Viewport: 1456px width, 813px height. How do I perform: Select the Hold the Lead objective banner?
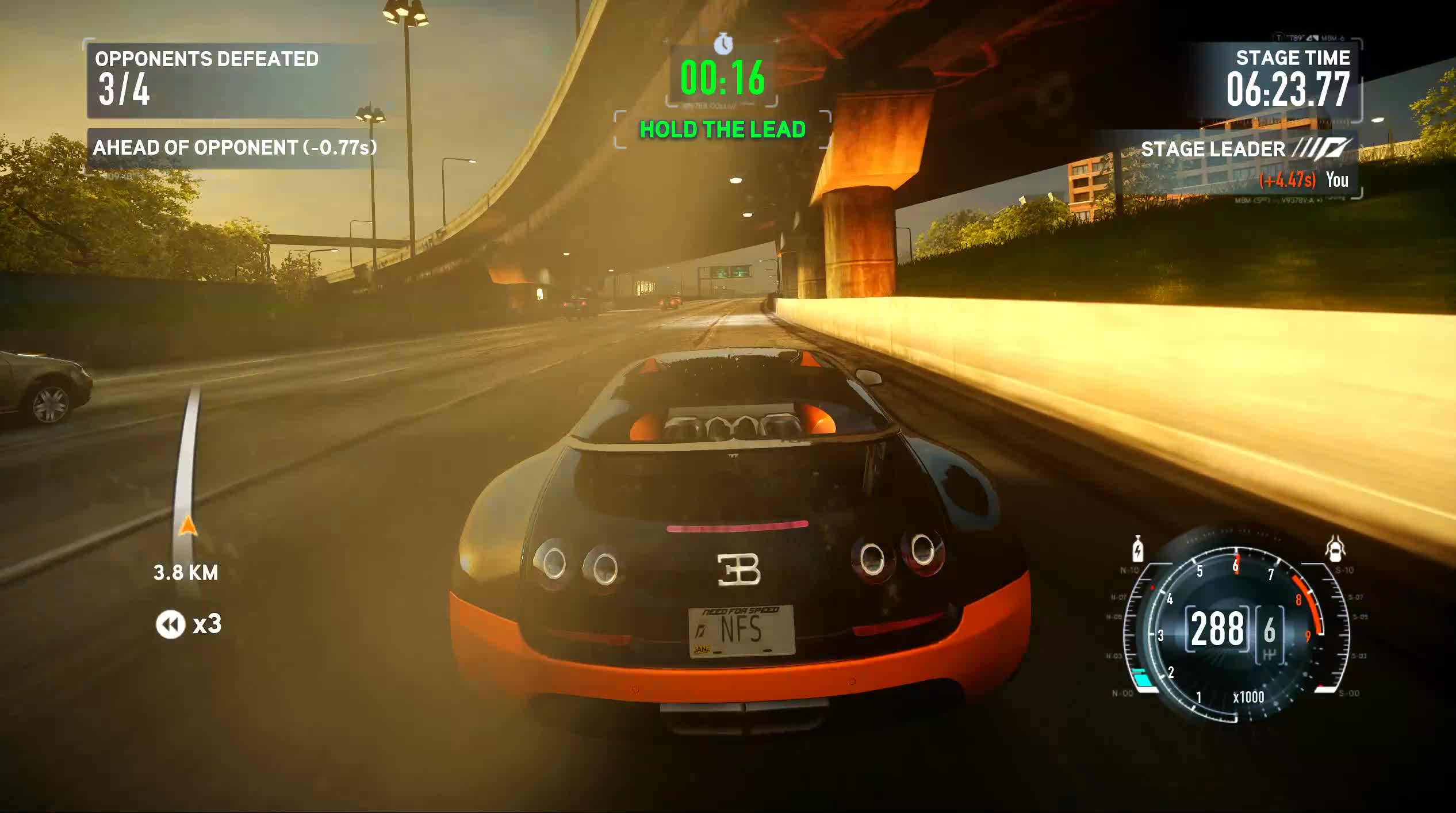pyautogui.click(x=722, y=130)
